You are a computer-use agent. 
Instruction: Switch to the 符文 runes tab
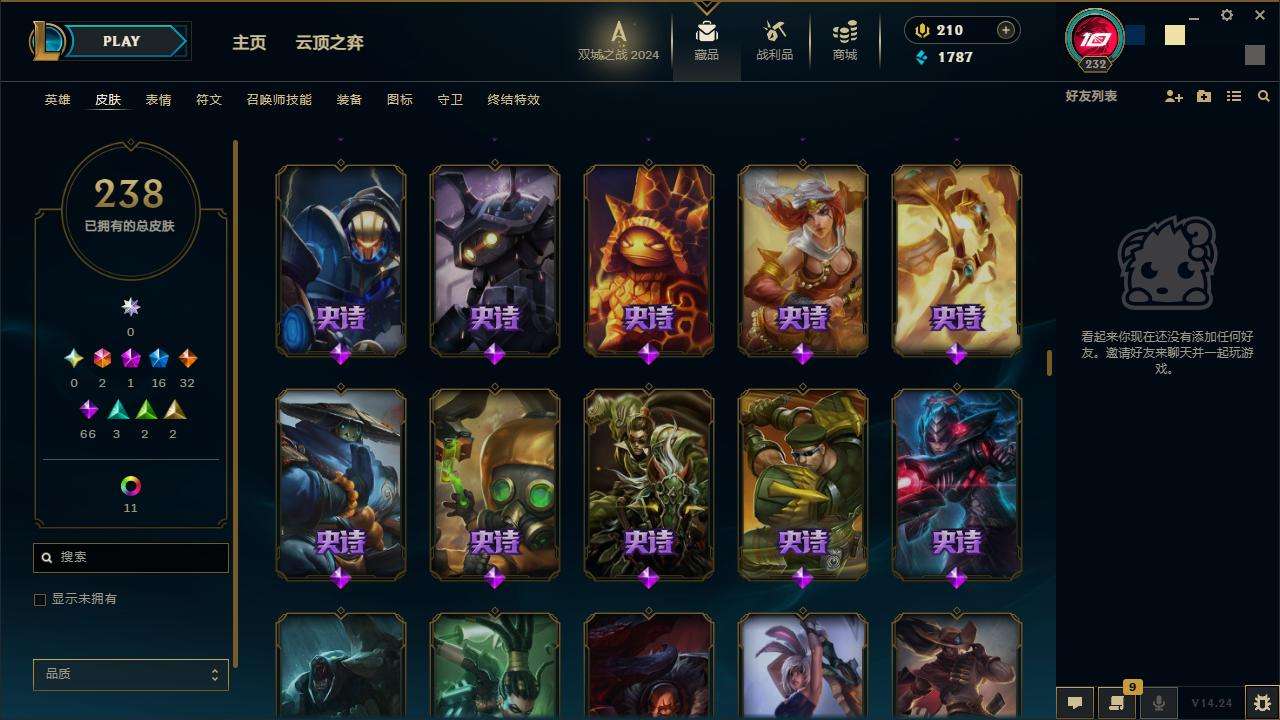(209, 100)
